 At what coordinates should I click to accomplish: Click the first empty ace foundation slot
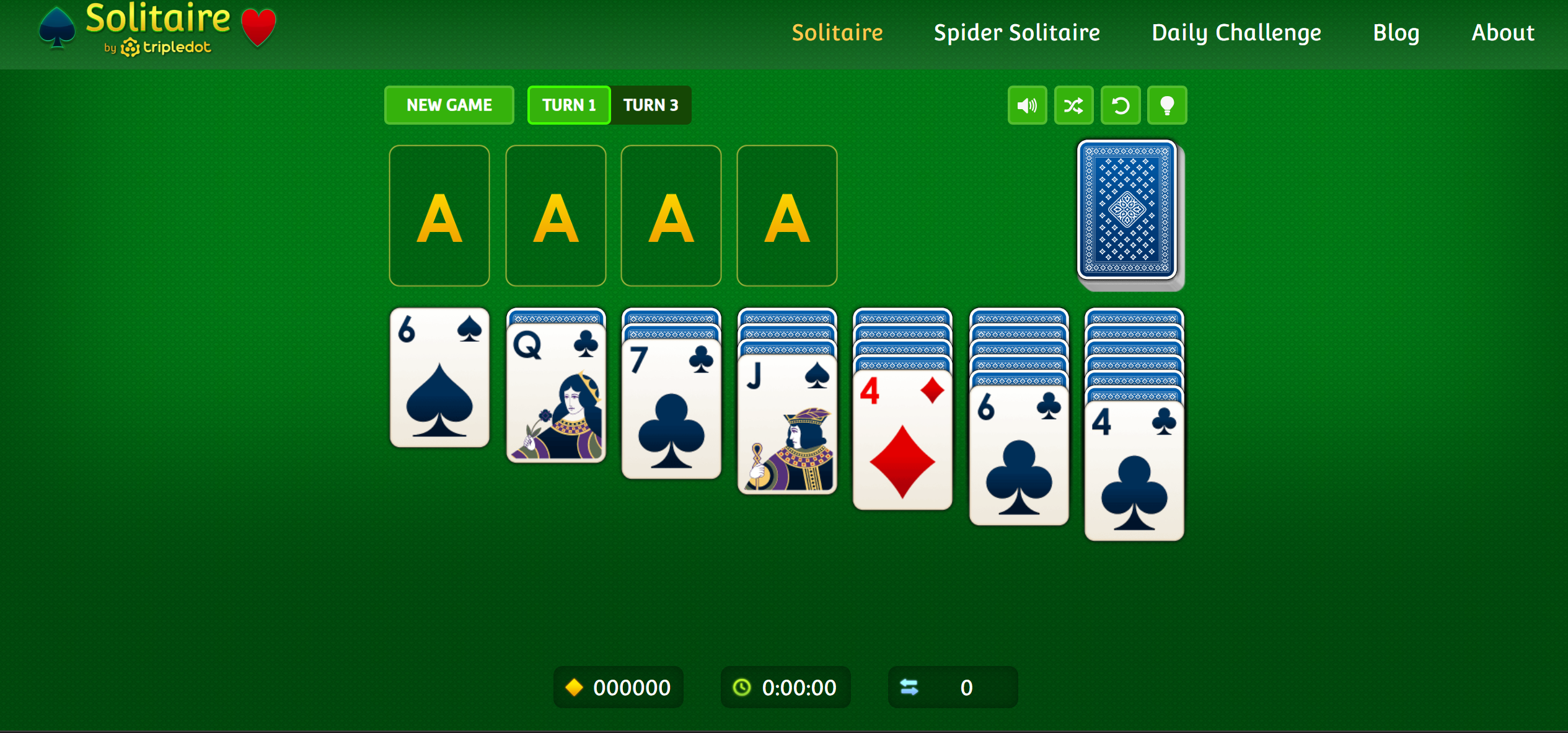coord(439,216)
